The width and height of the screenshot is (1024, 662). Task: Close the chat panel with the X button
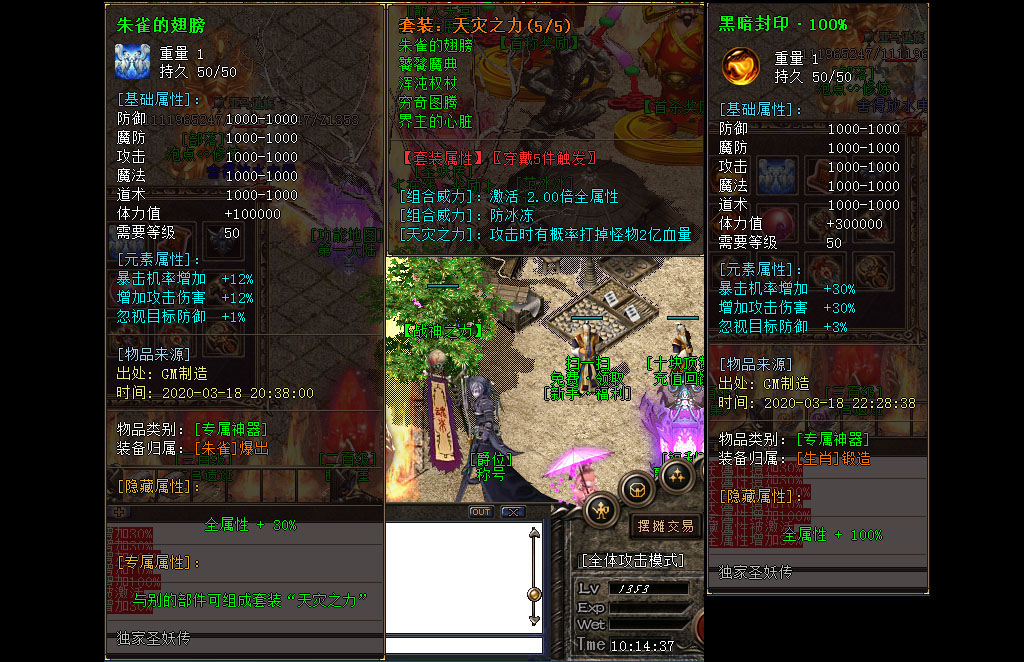coord(512,512)
